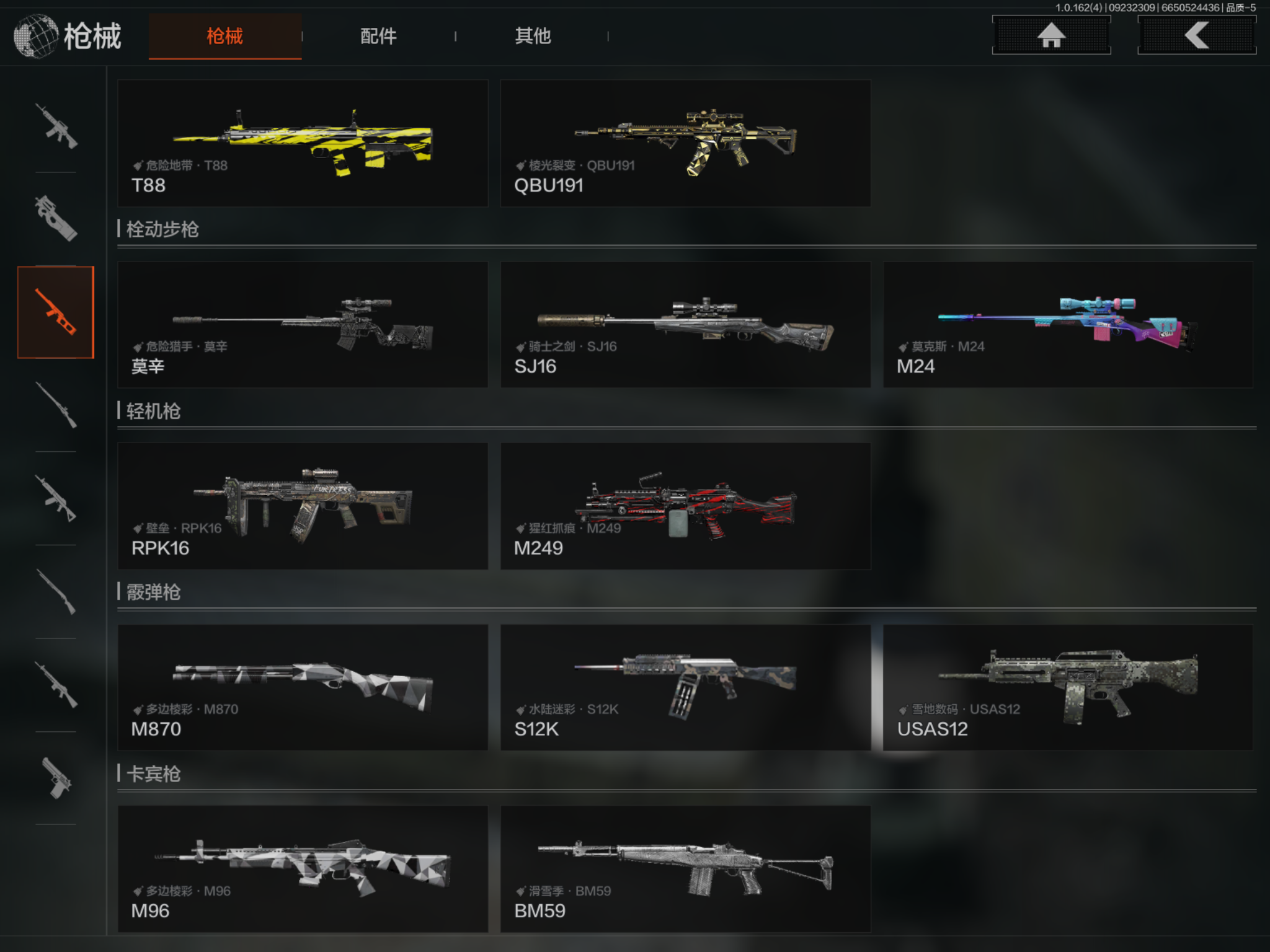The height and width of the screenshot is (952, 1270).
Task: Select the pistol category icon in sidebar
Action: (x=56, y=778)
